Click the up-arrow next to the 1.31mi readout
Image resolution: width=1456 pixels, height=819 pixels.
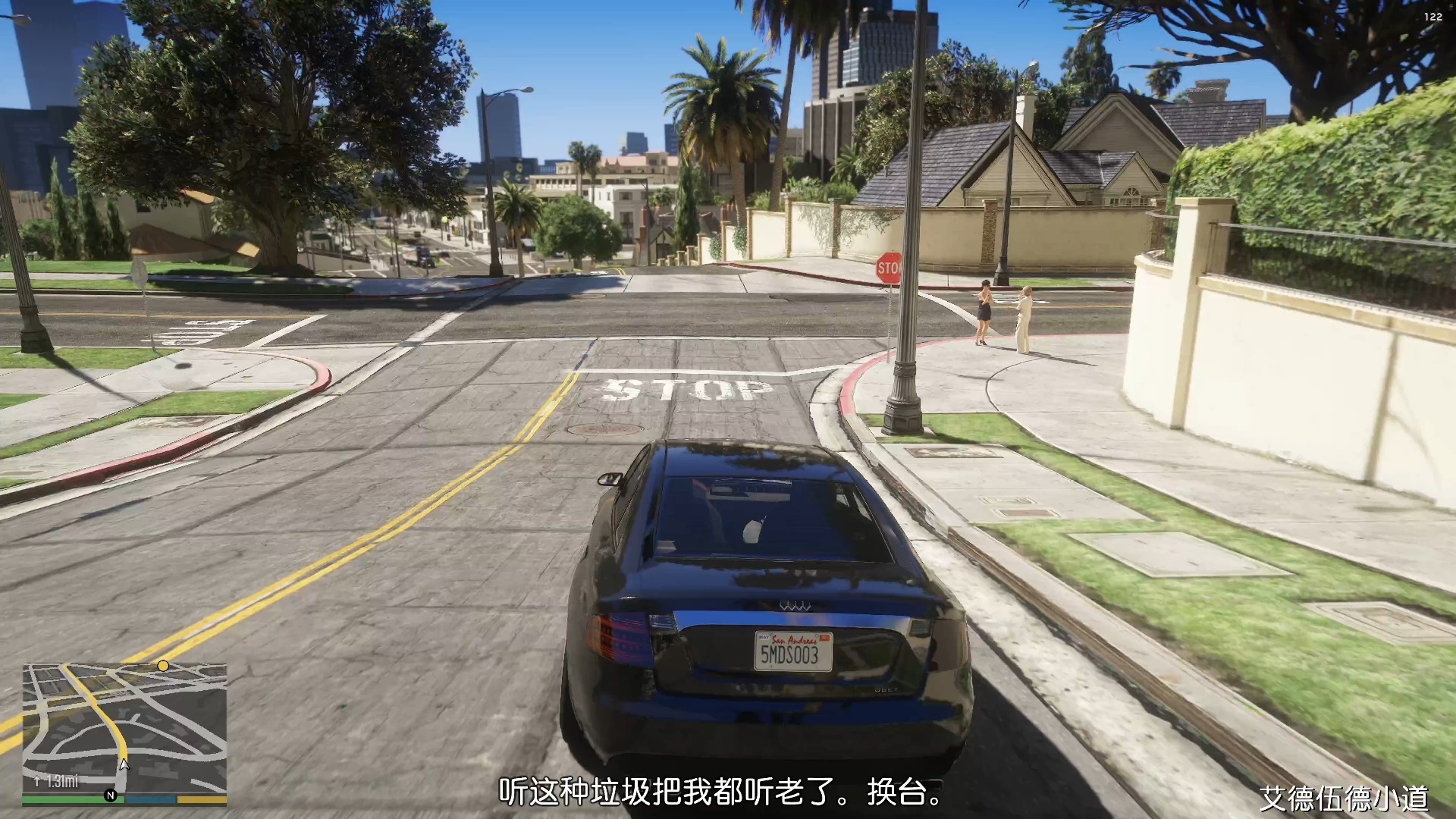point(37,780)
